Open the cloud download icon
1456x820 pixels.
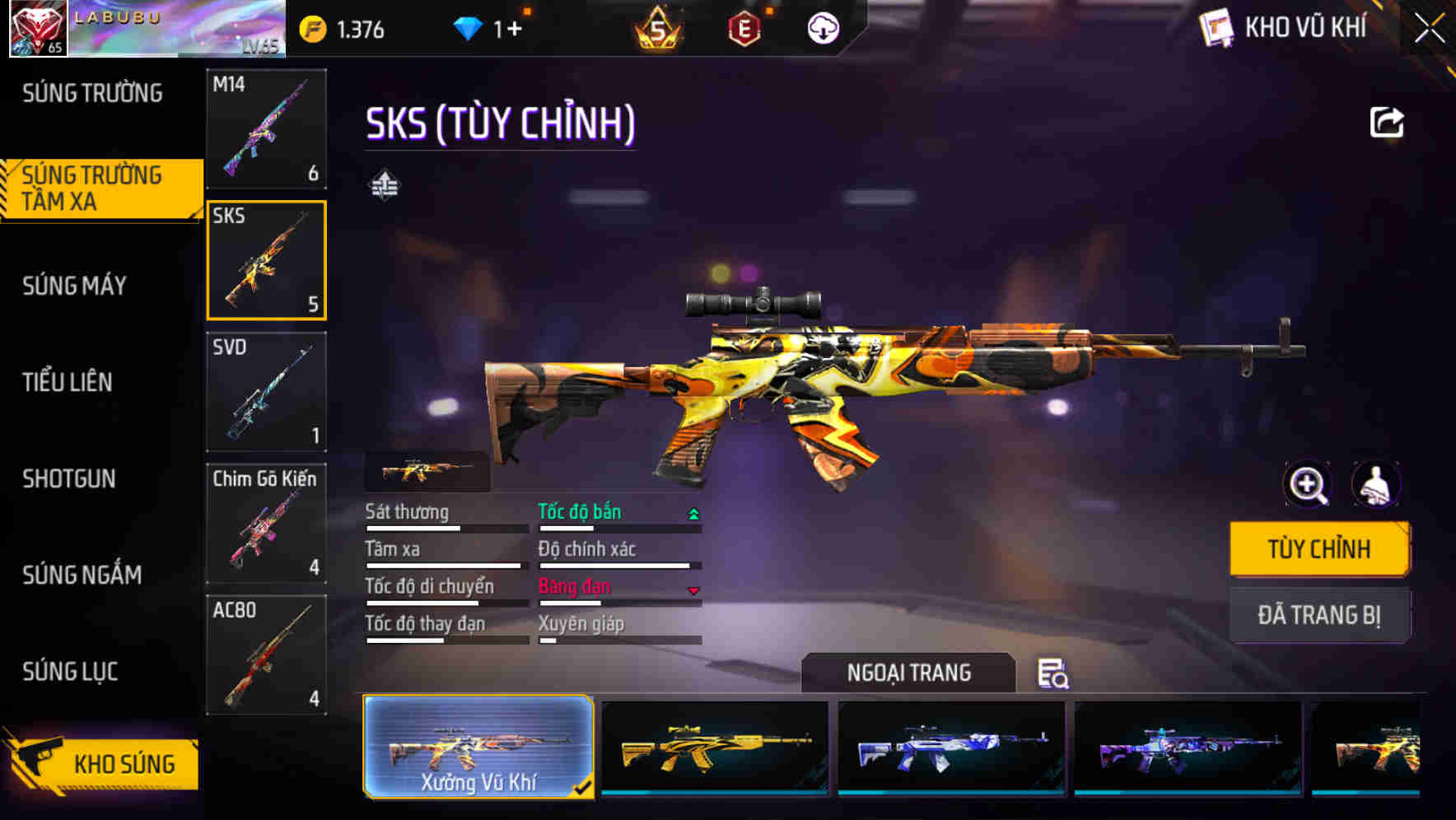pos(822,27)
